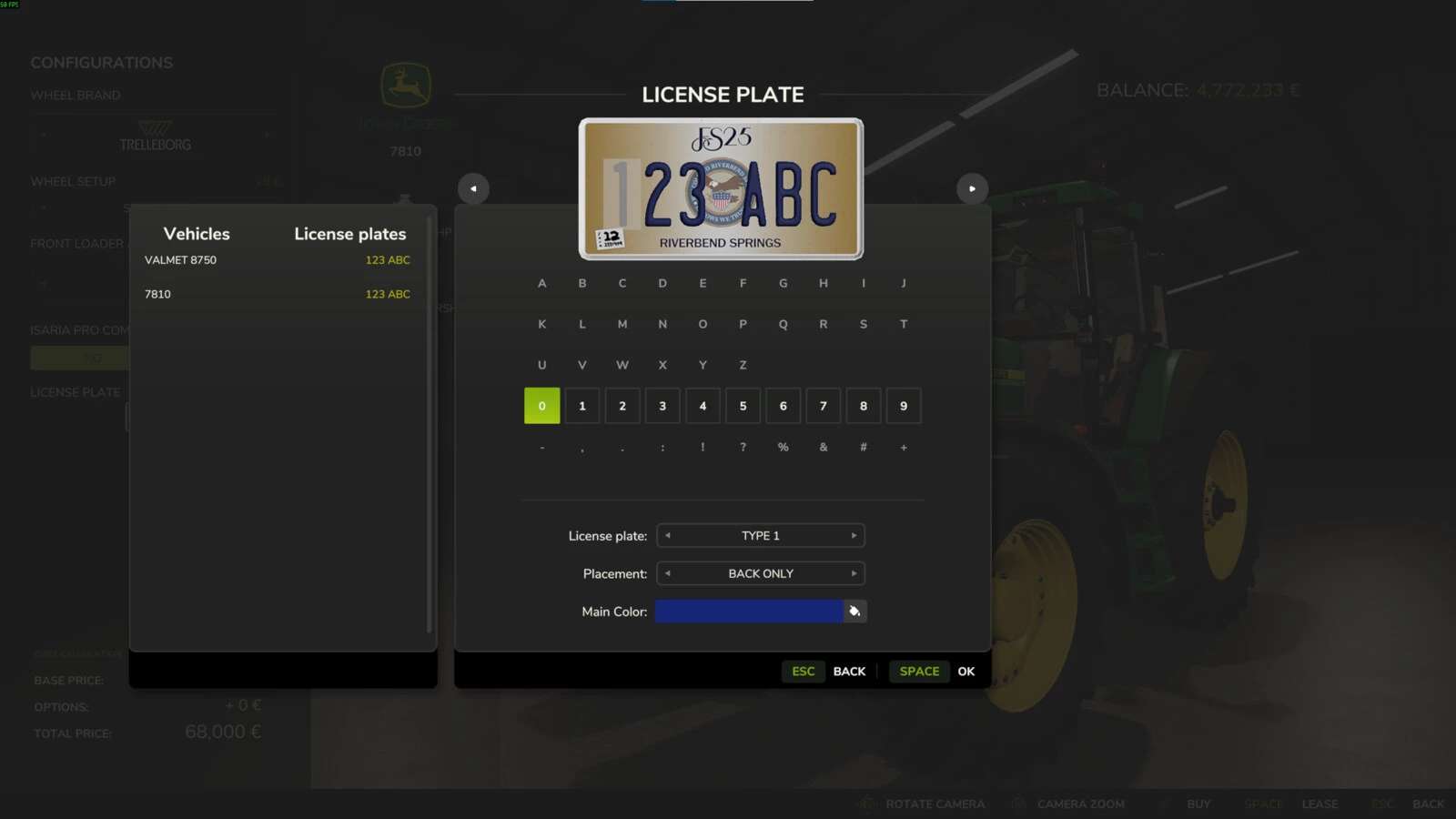Select the letter A on the keypad

[542, 283]
